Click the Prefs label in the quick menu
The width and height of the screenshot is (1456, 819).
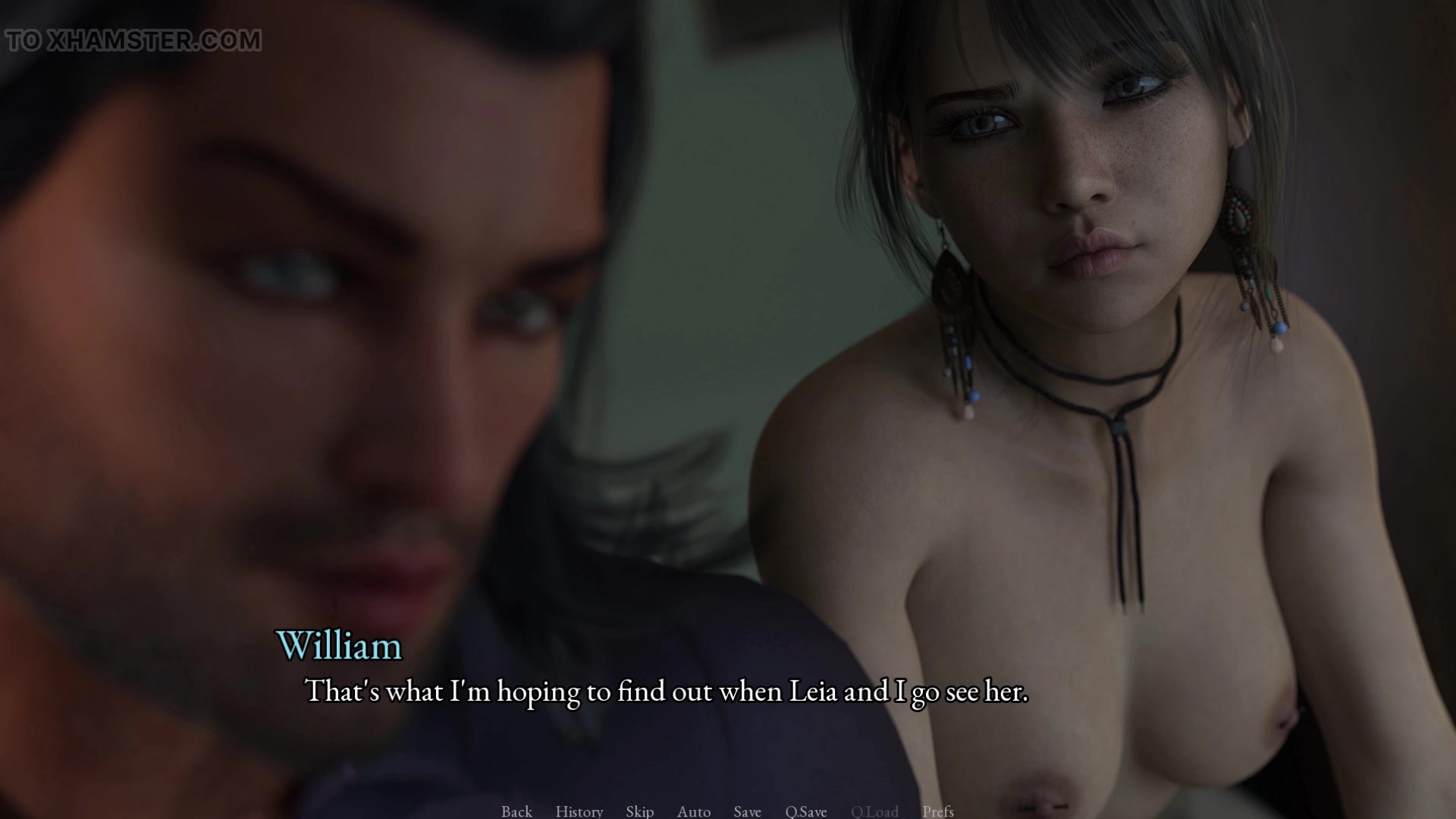(x=937, y=811)
